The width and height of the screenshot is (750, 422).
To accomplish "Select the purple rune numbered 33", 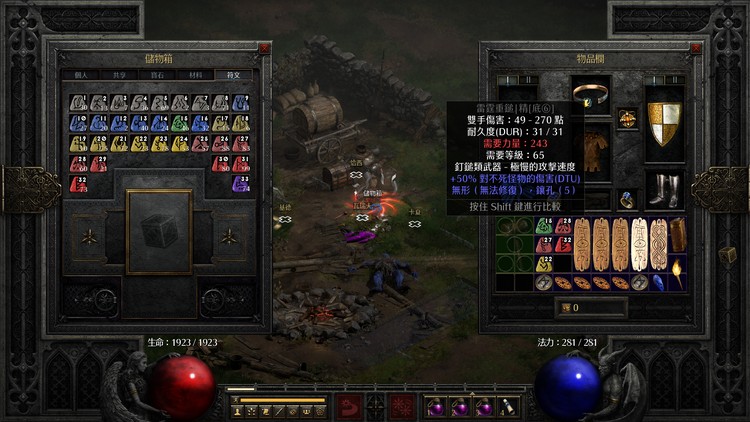I will [241, 182].
